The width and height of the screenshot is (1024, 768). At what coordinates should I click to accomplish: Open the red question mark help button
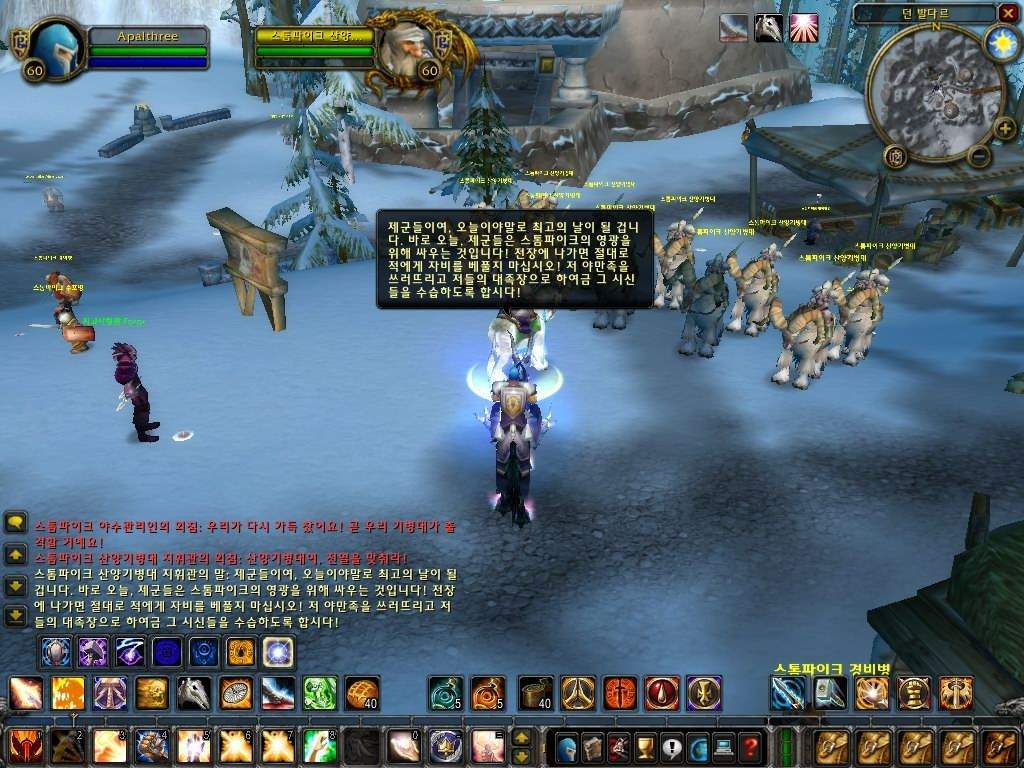[749, 747]
